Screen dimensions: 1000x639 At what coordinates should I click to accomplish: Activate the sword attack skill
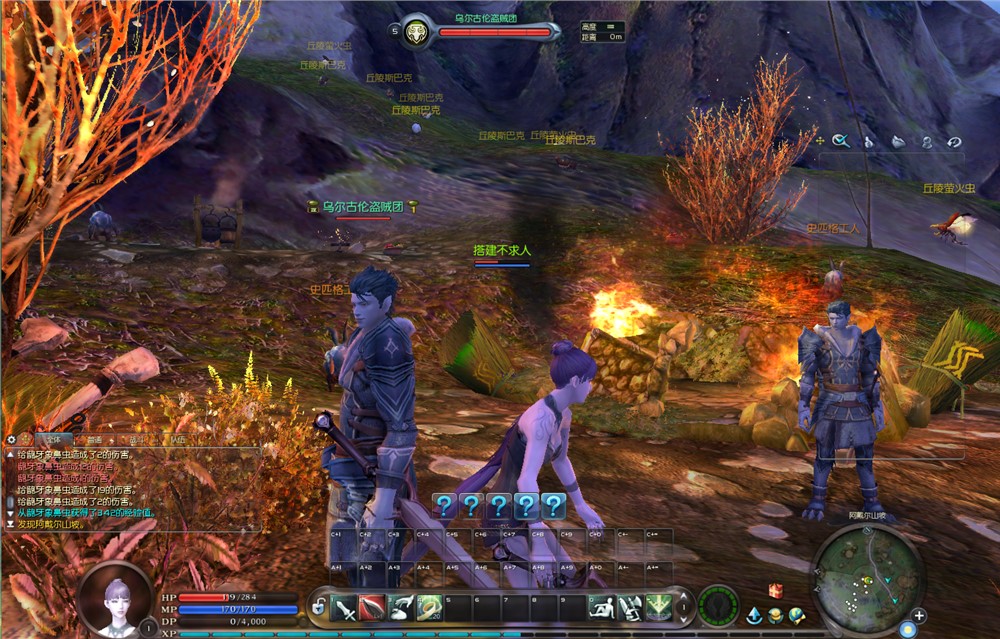[344, 606]
